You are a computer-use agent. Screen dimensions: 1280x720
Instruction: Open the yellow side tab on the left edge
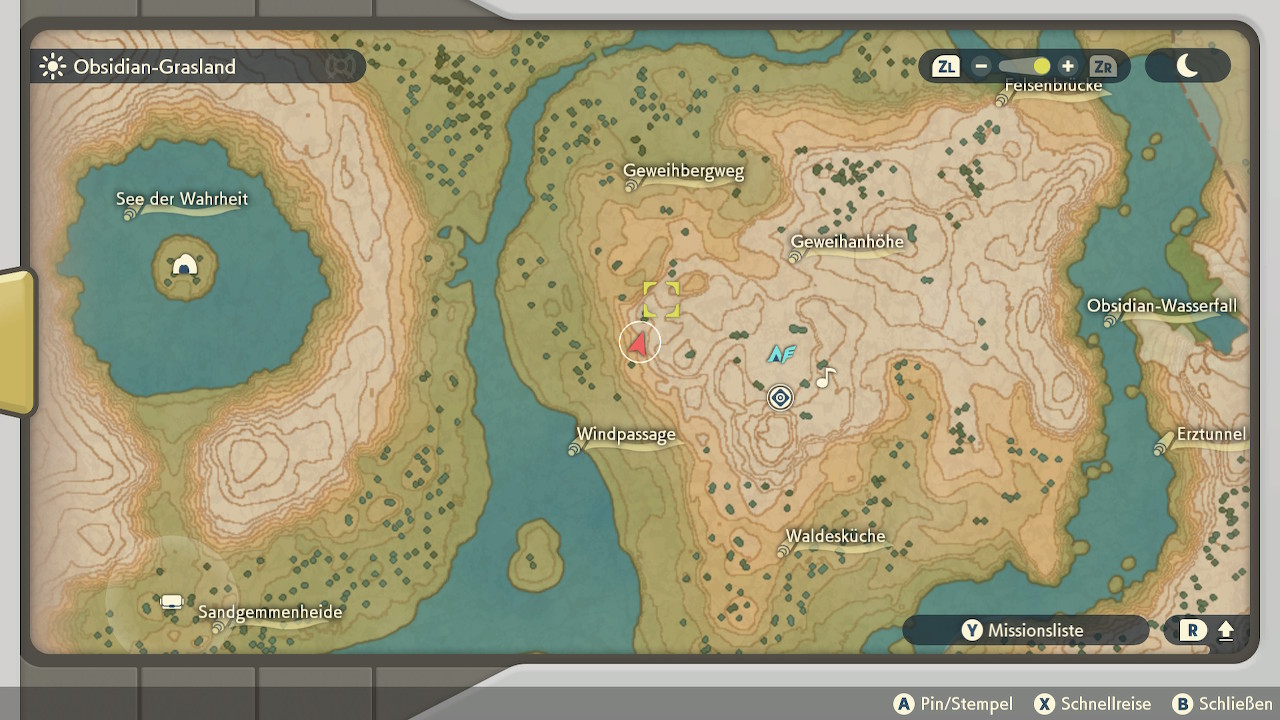pyautogui.click(x=16, y=342)
